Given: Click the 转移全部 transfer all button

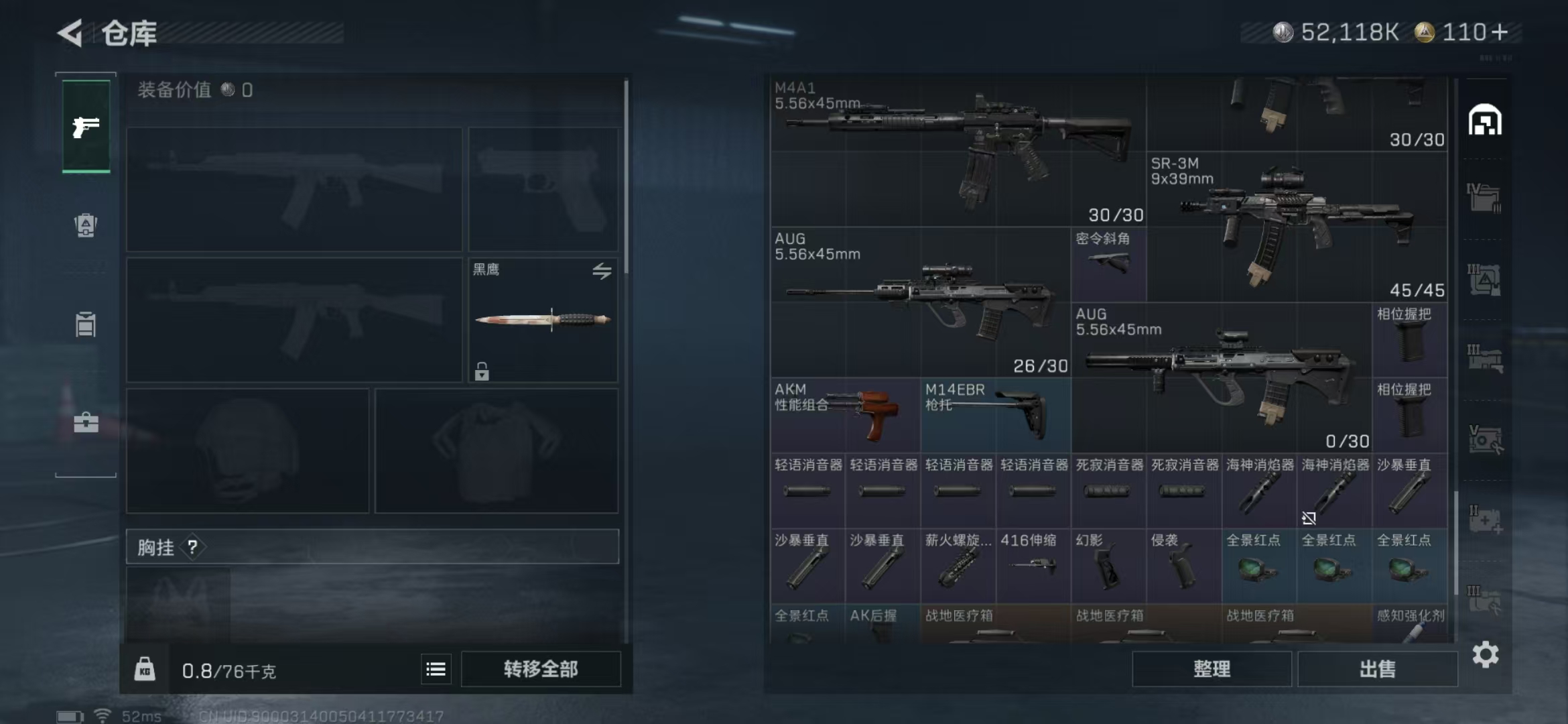Looking at the screenshot, I should coord(541,669).
